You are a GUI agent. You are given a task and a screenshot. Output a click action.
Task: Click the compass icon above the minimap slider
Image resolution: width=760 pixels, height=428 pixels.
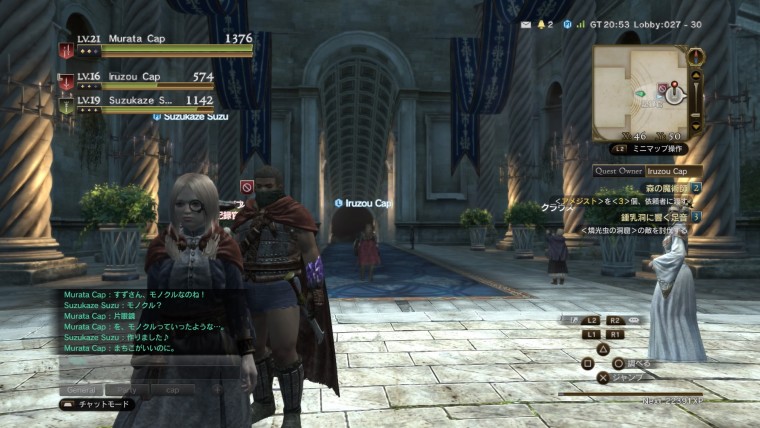[x=697, y=54]
